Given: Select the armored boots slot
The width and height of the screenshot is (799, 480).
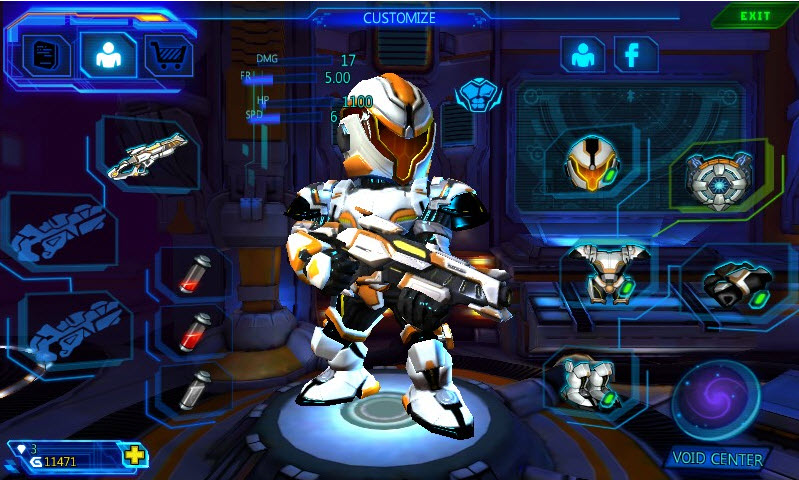Looking at the screenshot, I should (589, 384).
